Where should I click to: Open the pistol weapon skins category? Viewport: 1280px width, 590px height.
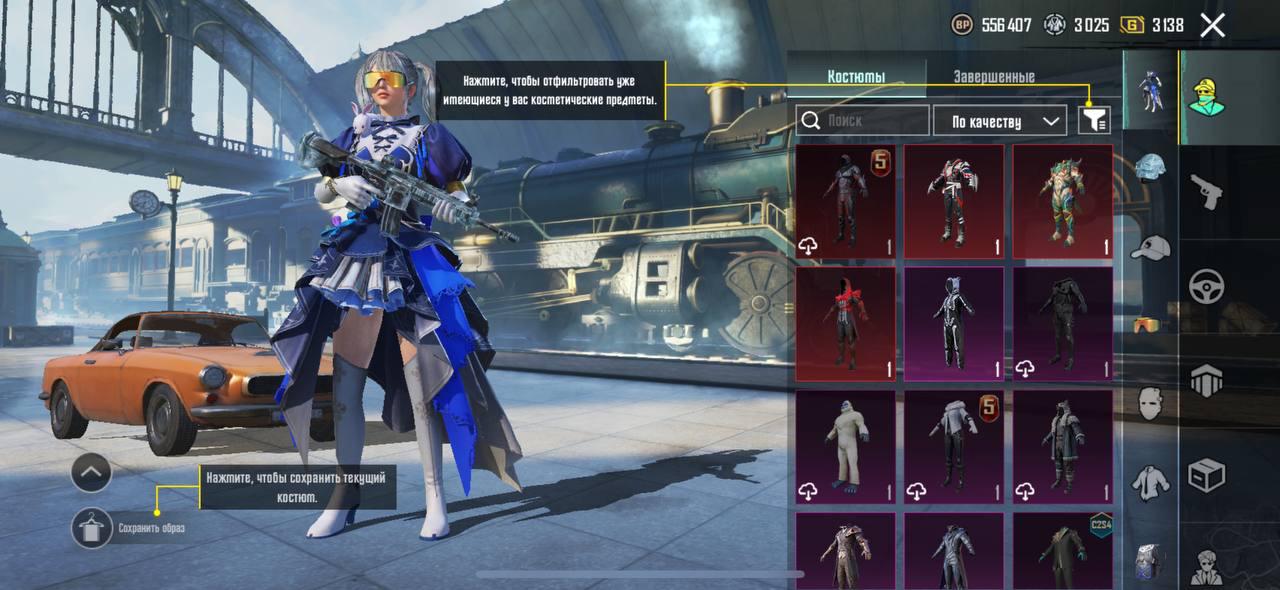click(1207, 191)
